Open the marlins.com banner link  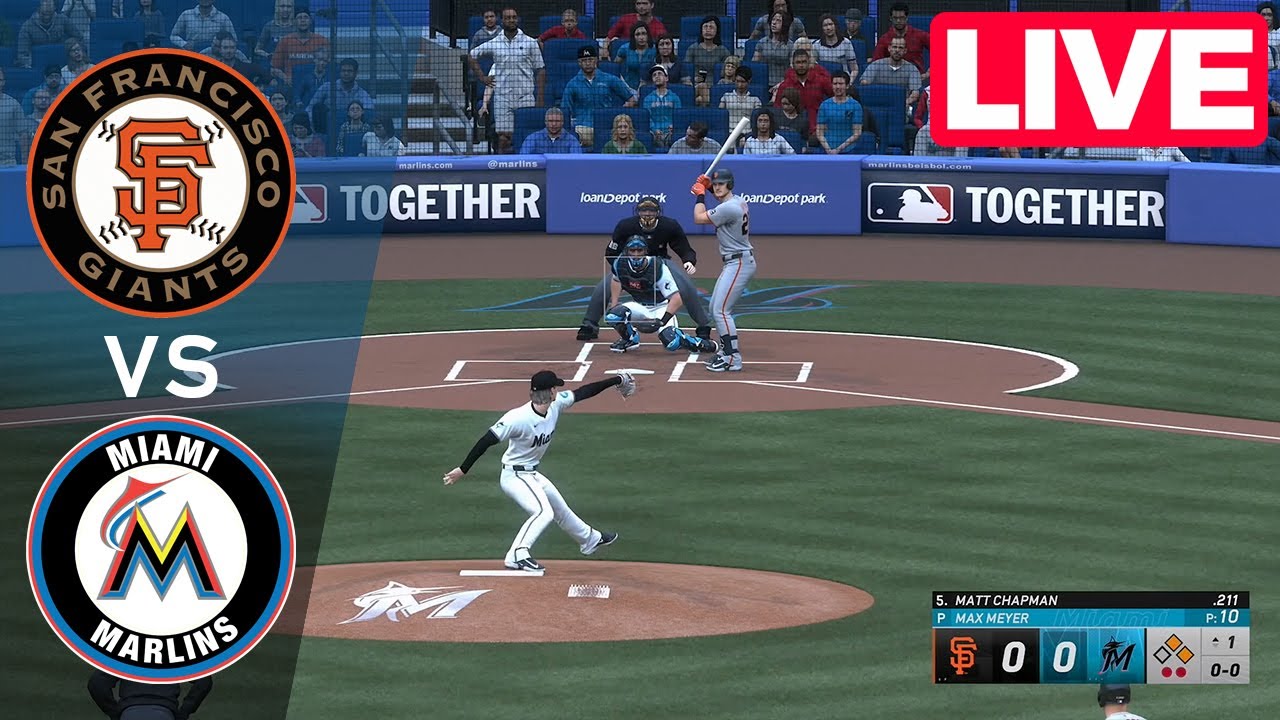(428, 167)
